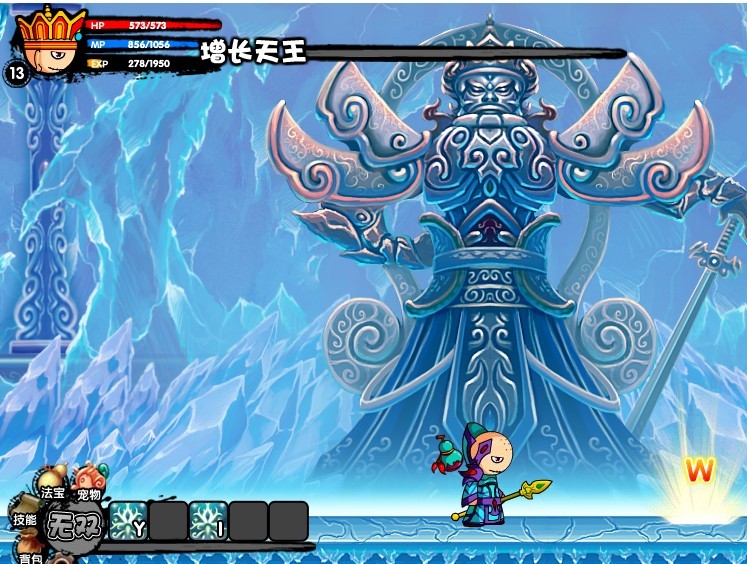The height and width of the screenshot is (564, 747).
Task: Use the ice skill bound to Y
Action: click(x=128, y=521)
